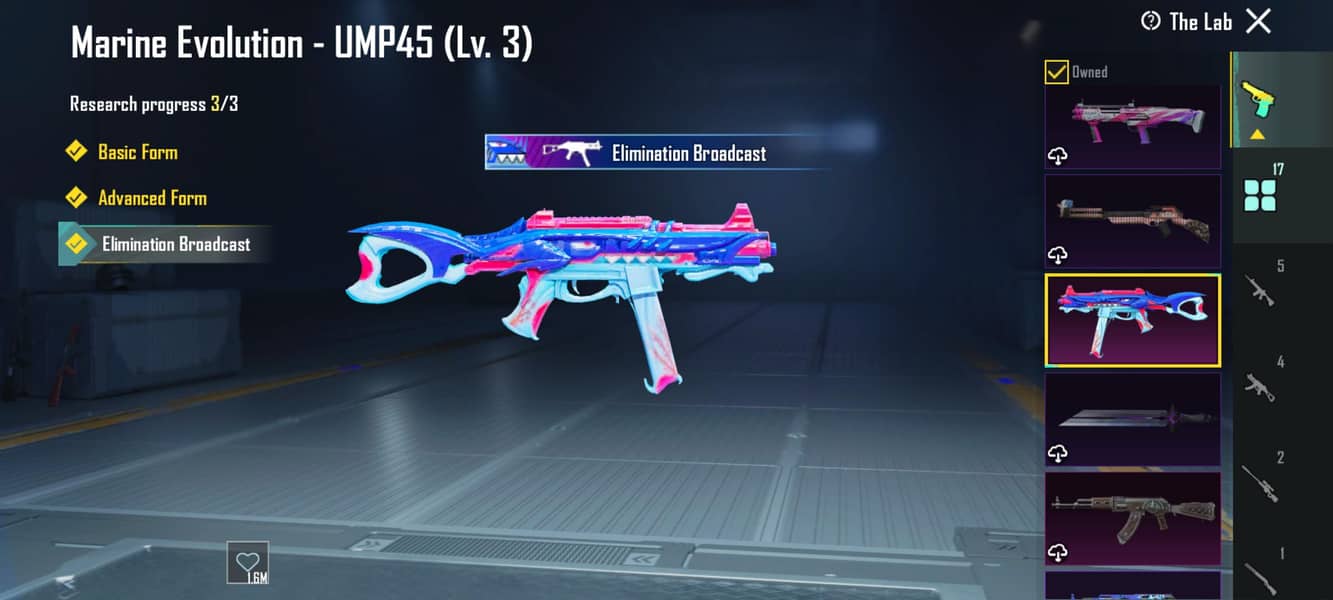The width and height of the screenshot is (1333, 600).
Task: Tap the heart like icon
Action: pos(246,561)
